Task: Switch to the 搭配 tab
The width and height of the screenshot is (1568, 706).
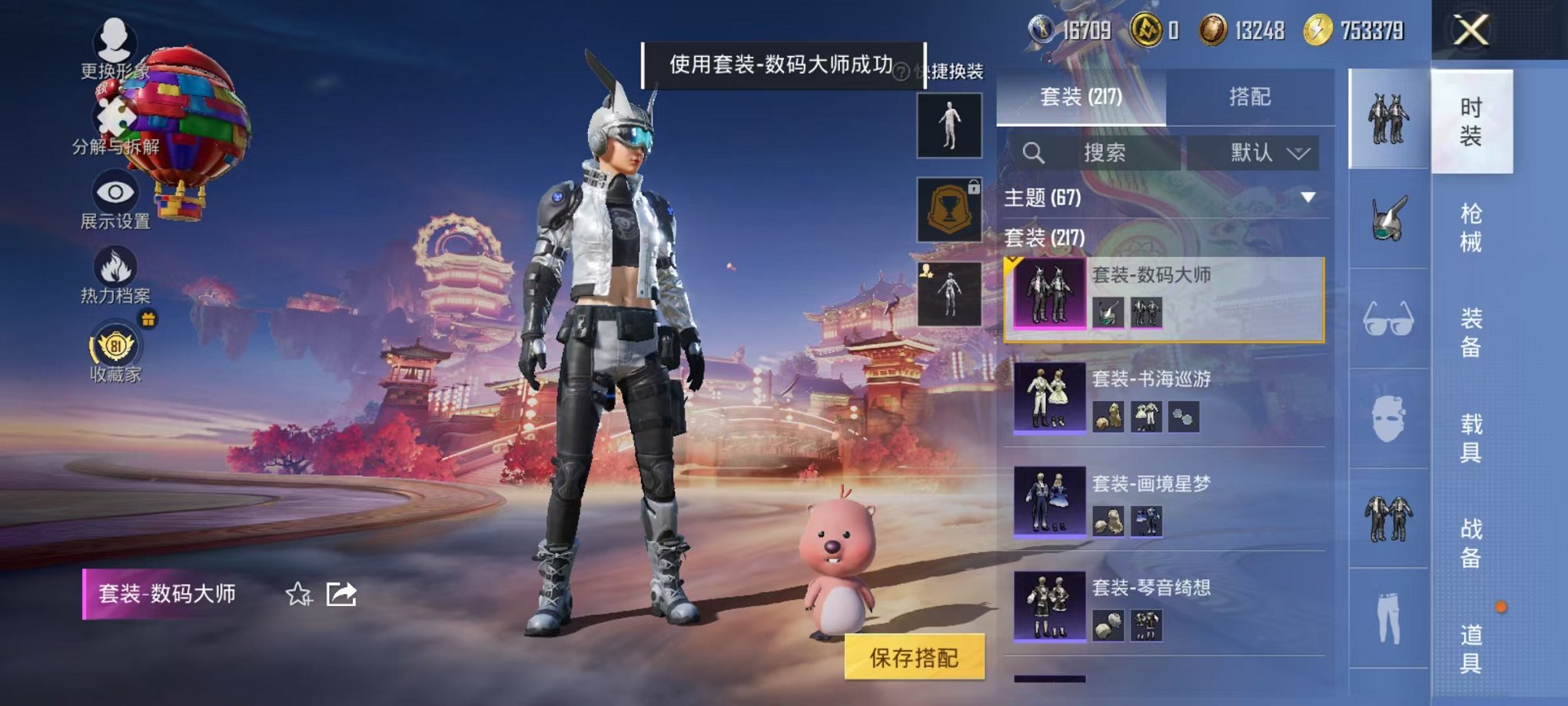Action: pos(1250,95)
